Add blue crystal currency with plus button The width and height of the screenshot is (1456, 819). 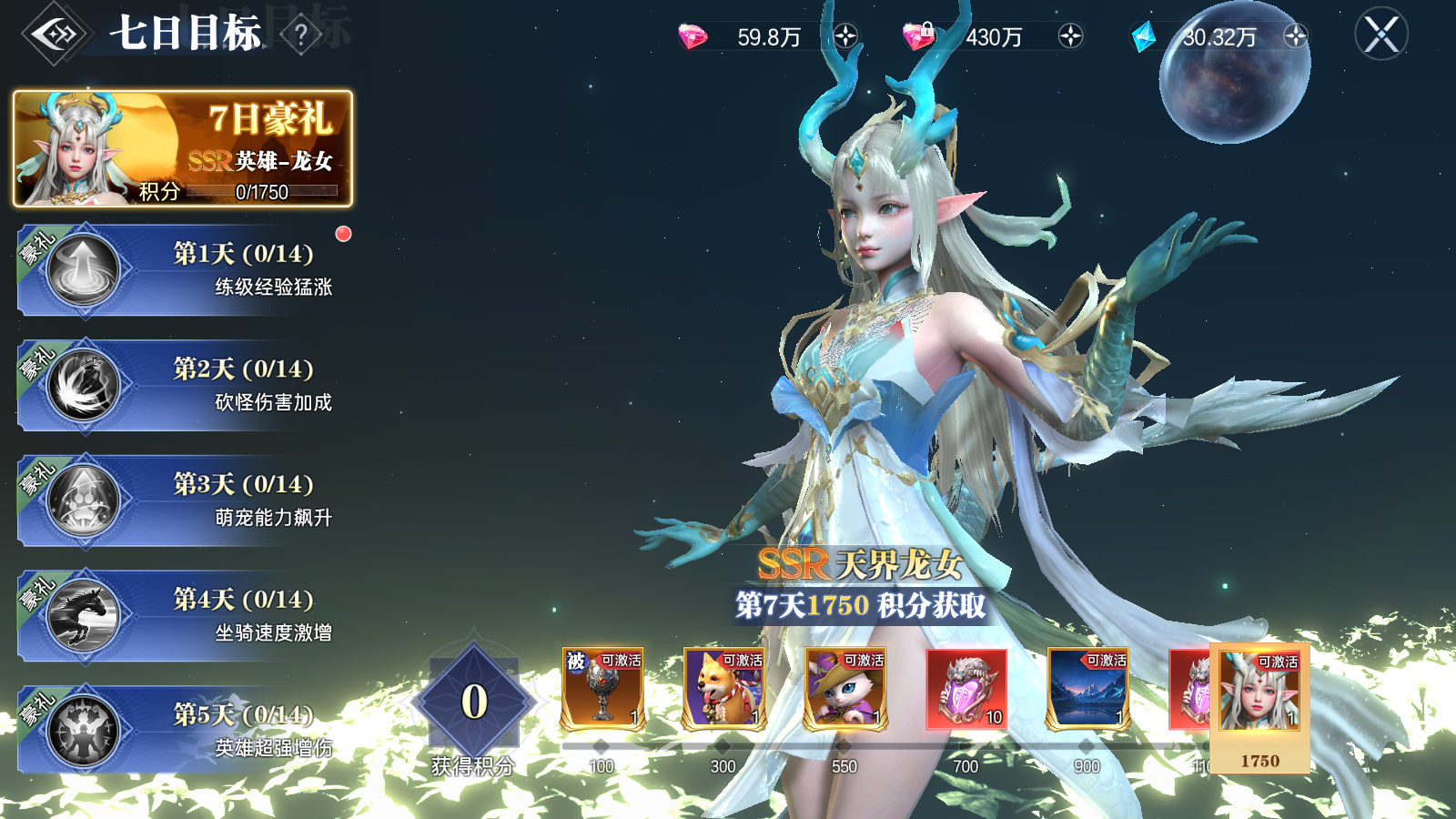pyautogui.click(x=1295, y=36)
